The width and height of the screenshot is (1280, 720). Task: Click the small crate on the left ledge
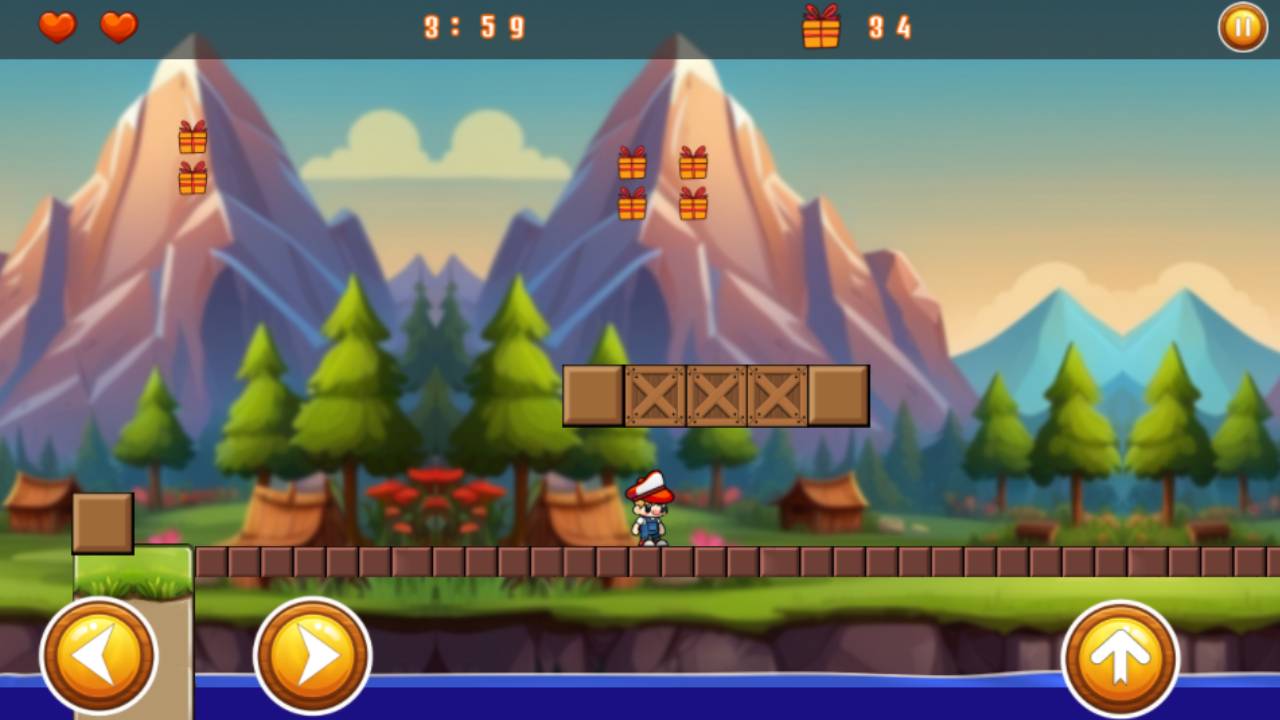point(101,521)
